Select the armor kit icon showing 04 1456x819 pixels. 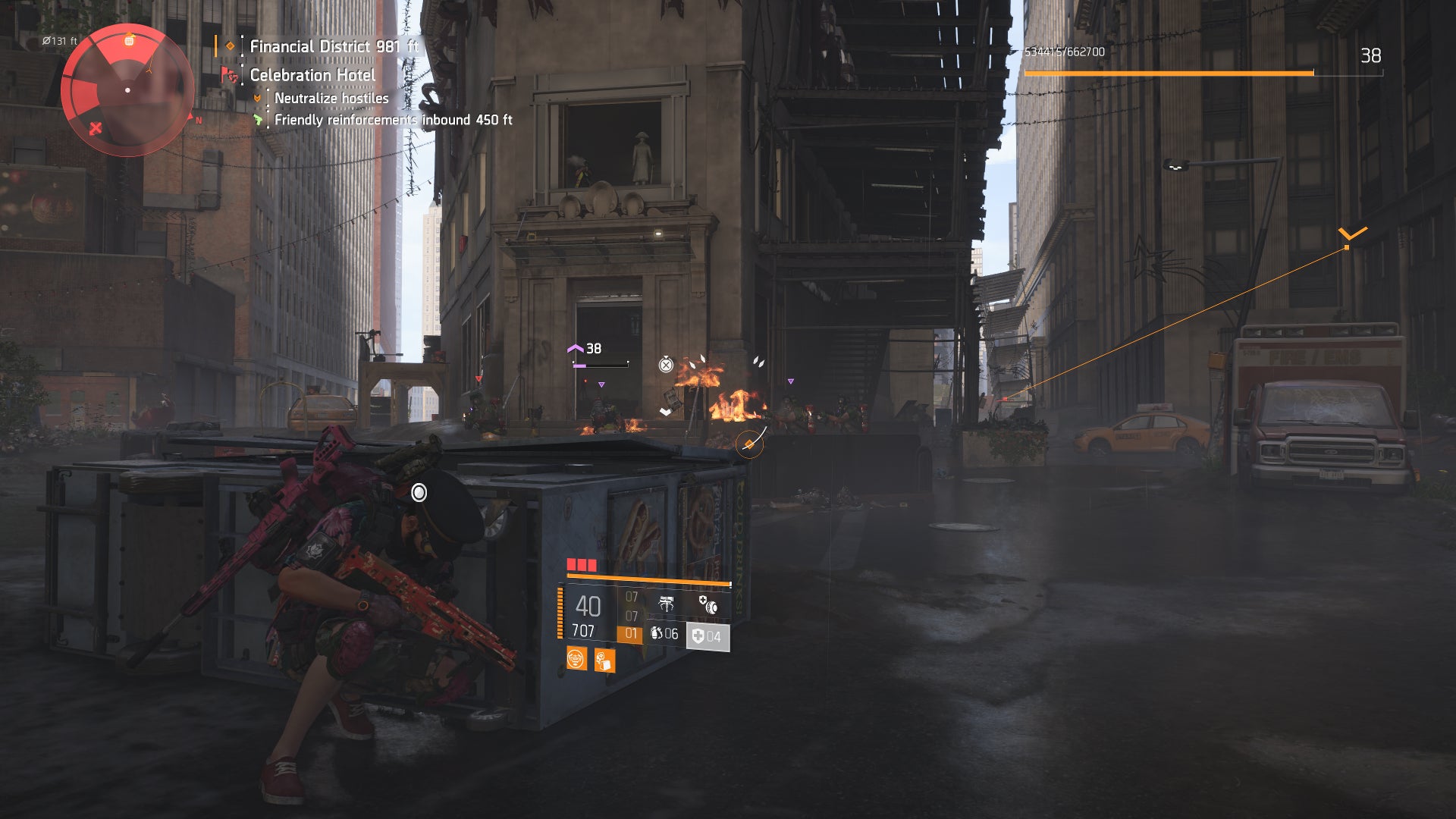700,635
